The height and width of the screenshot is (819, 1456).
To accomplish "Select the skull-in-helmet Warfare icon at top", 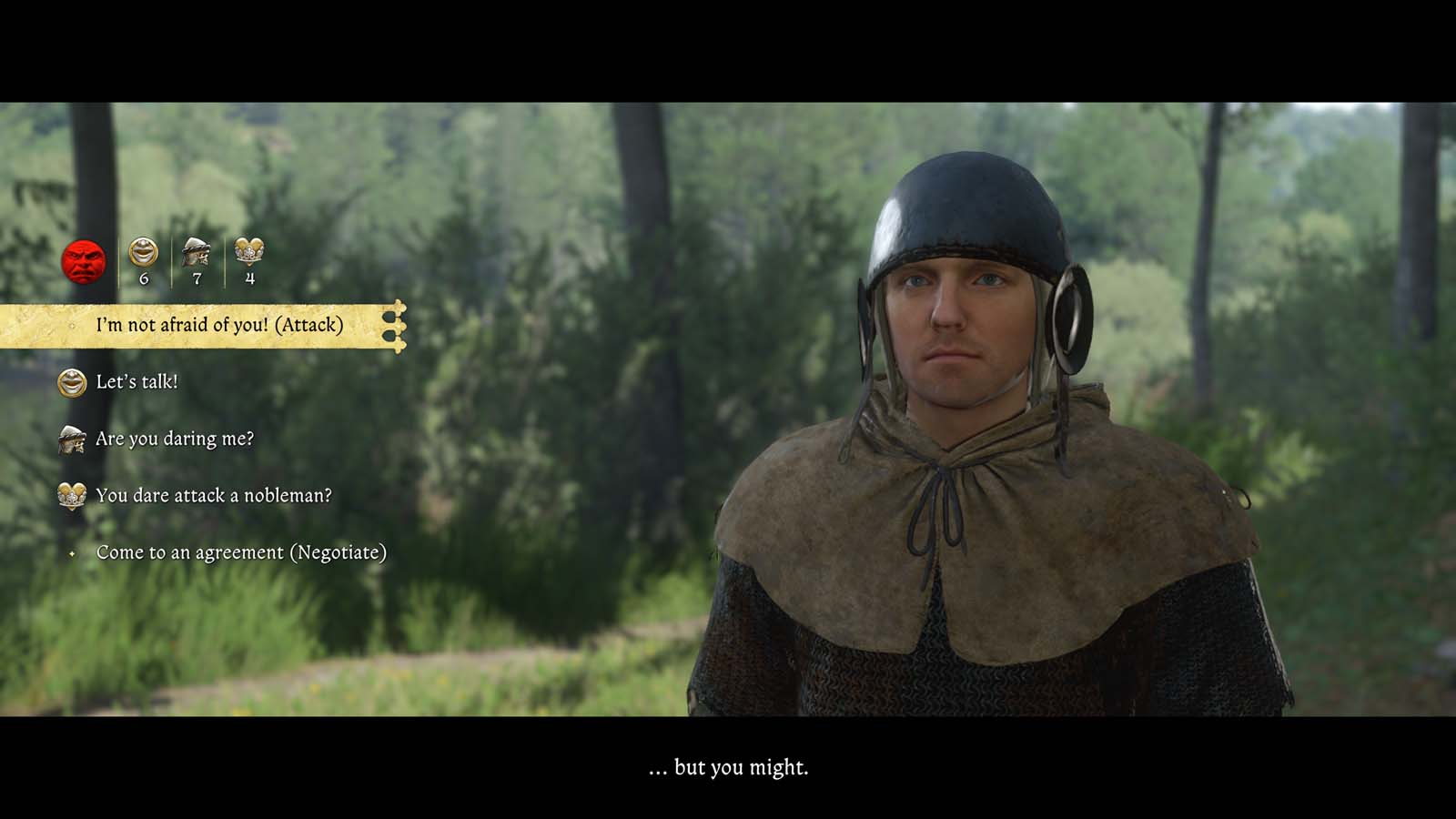I will click(x=197, y=252).
